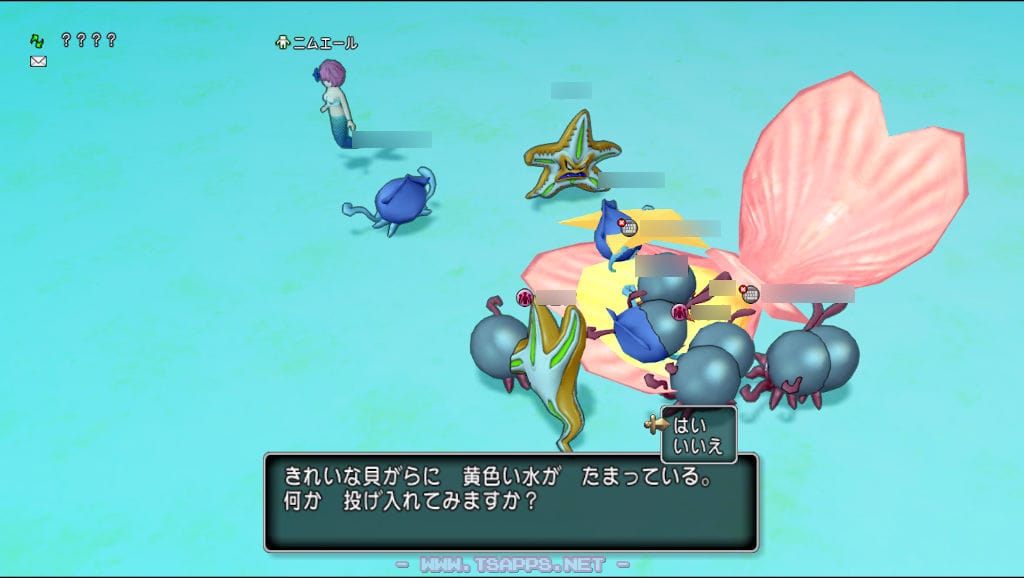Screen dimensions: 1024x578
Task: Open the mail envelope icon
Action: 38,62
